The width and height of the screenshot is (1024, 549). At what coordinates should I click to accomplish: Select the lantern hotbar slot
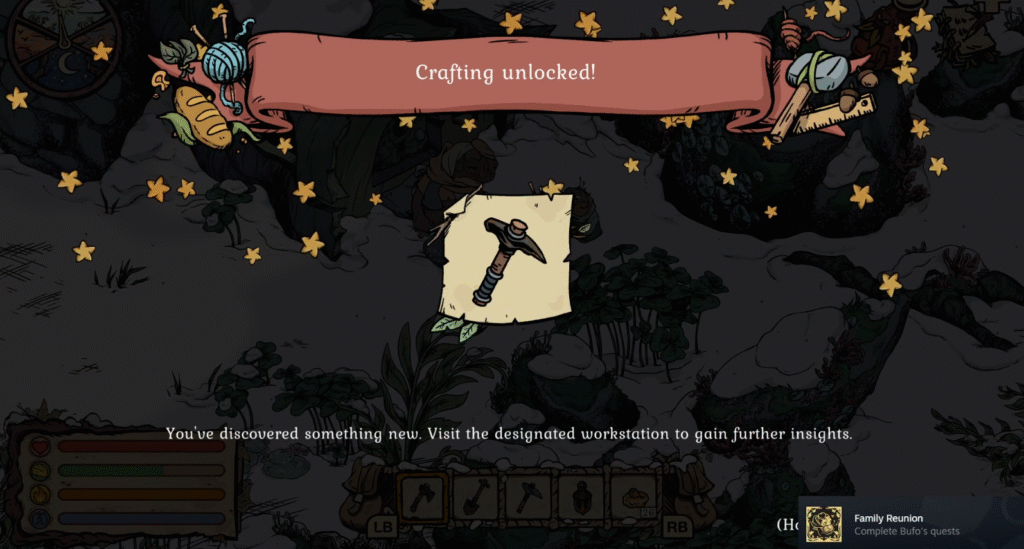582,494
